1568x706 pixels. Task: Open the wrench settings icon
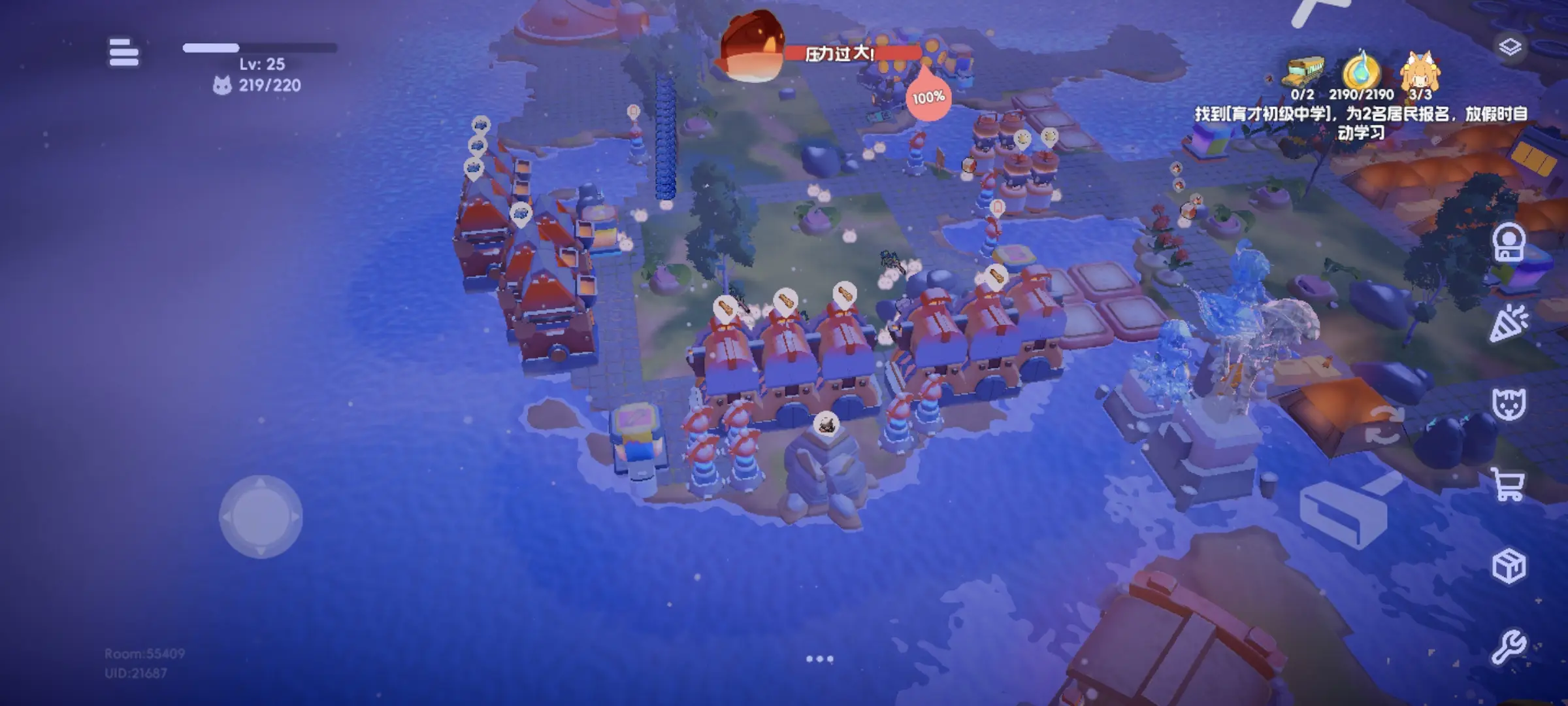(1509, 647)
